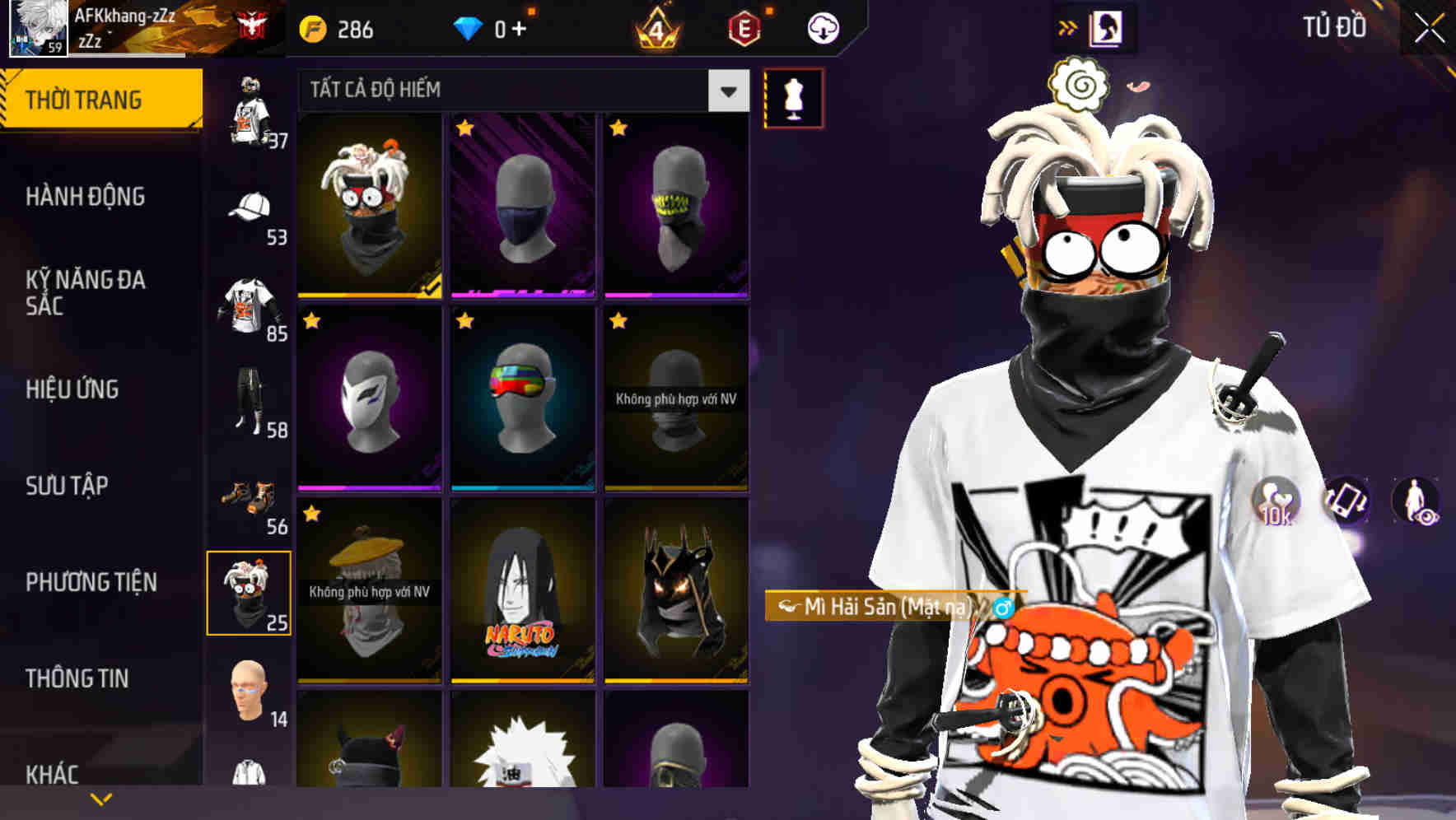Click the level 4 crown rank badge
Viewport: 1456px width, 820px height.
pos(655,27)
